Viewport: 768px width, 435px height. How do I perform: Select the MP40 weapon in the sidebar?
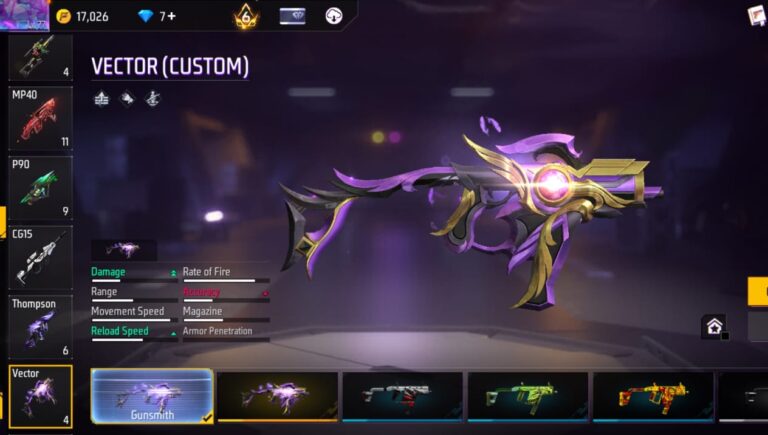click(x=40, y=118)
